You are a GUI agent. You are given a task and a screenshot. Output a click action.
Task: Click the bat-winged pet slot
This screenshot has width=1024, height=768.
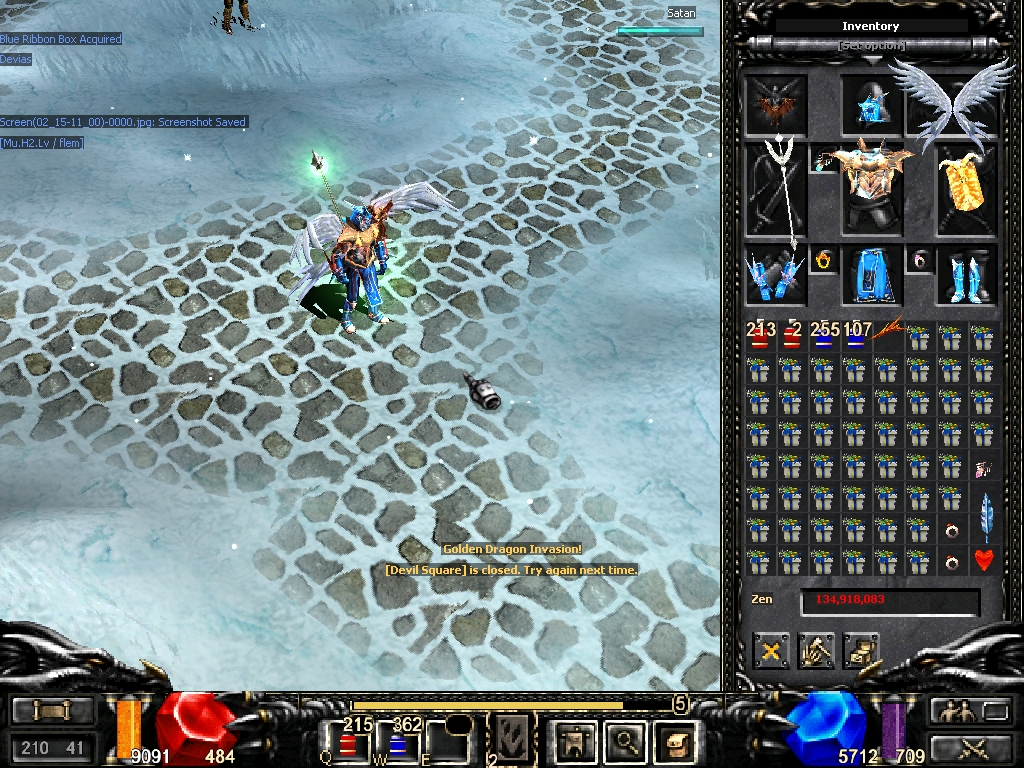[776, 104]
